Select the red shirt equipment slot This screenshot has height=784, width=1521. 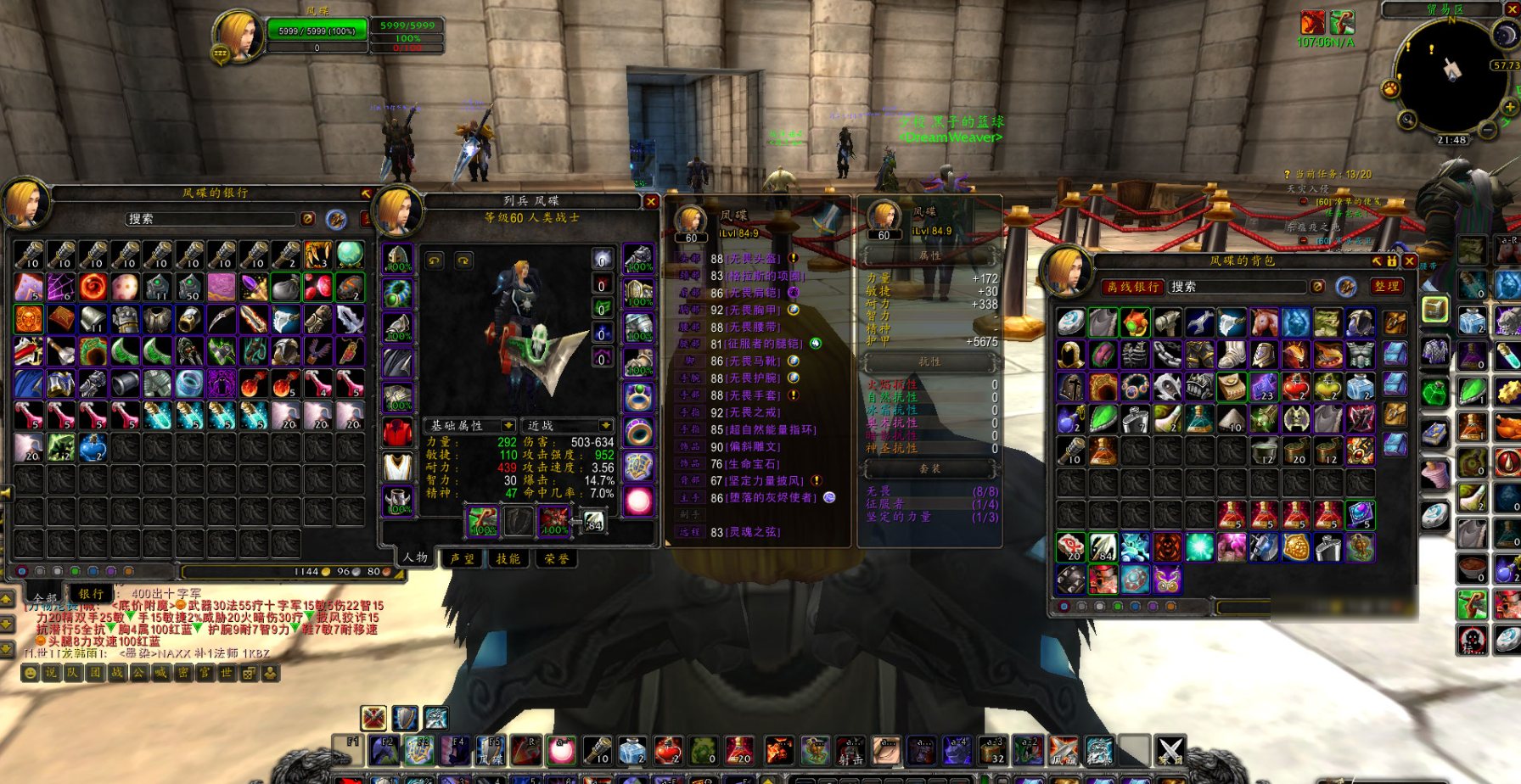[397, 432]
